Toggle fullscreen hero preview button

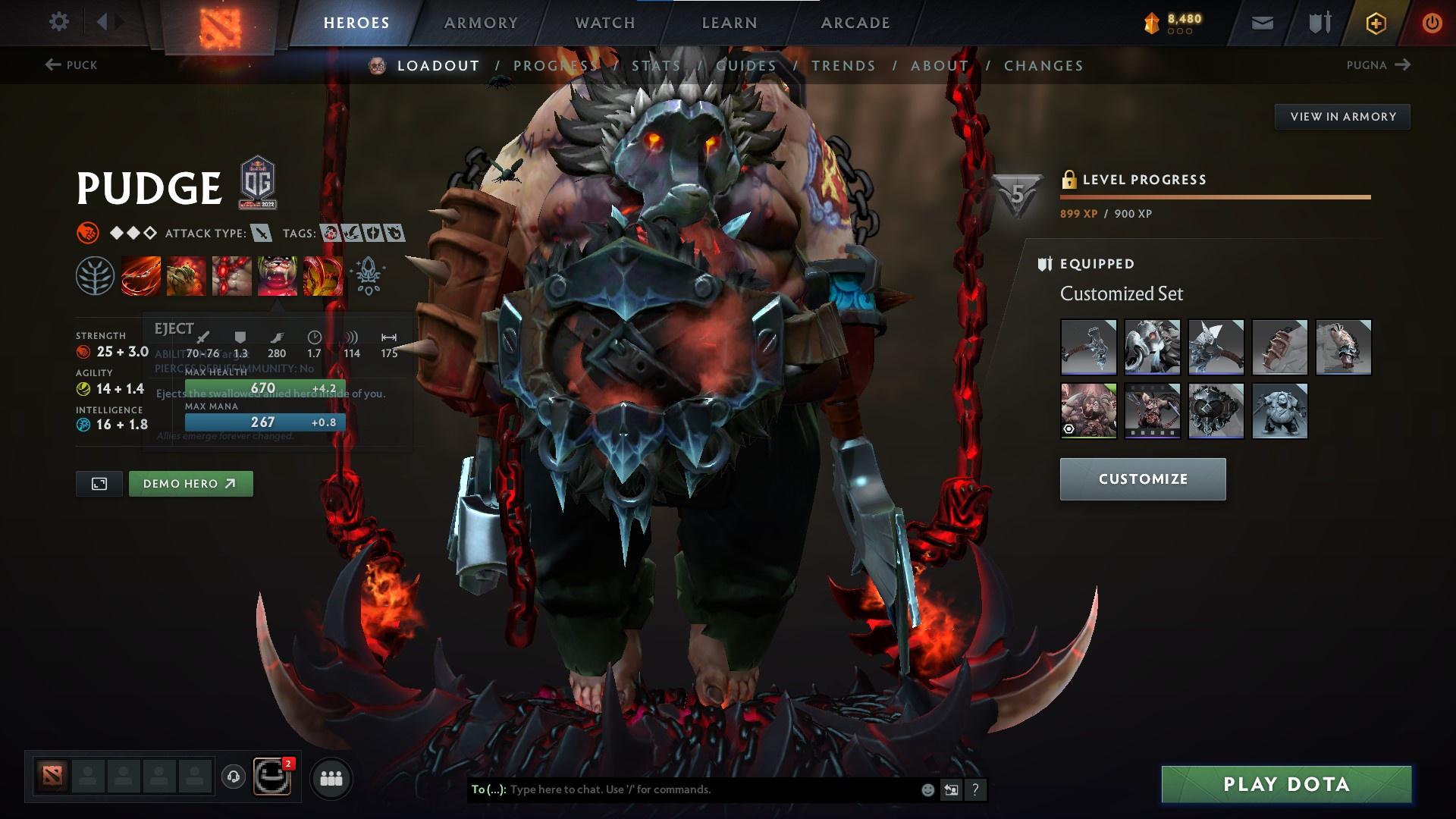coord(99,483)
